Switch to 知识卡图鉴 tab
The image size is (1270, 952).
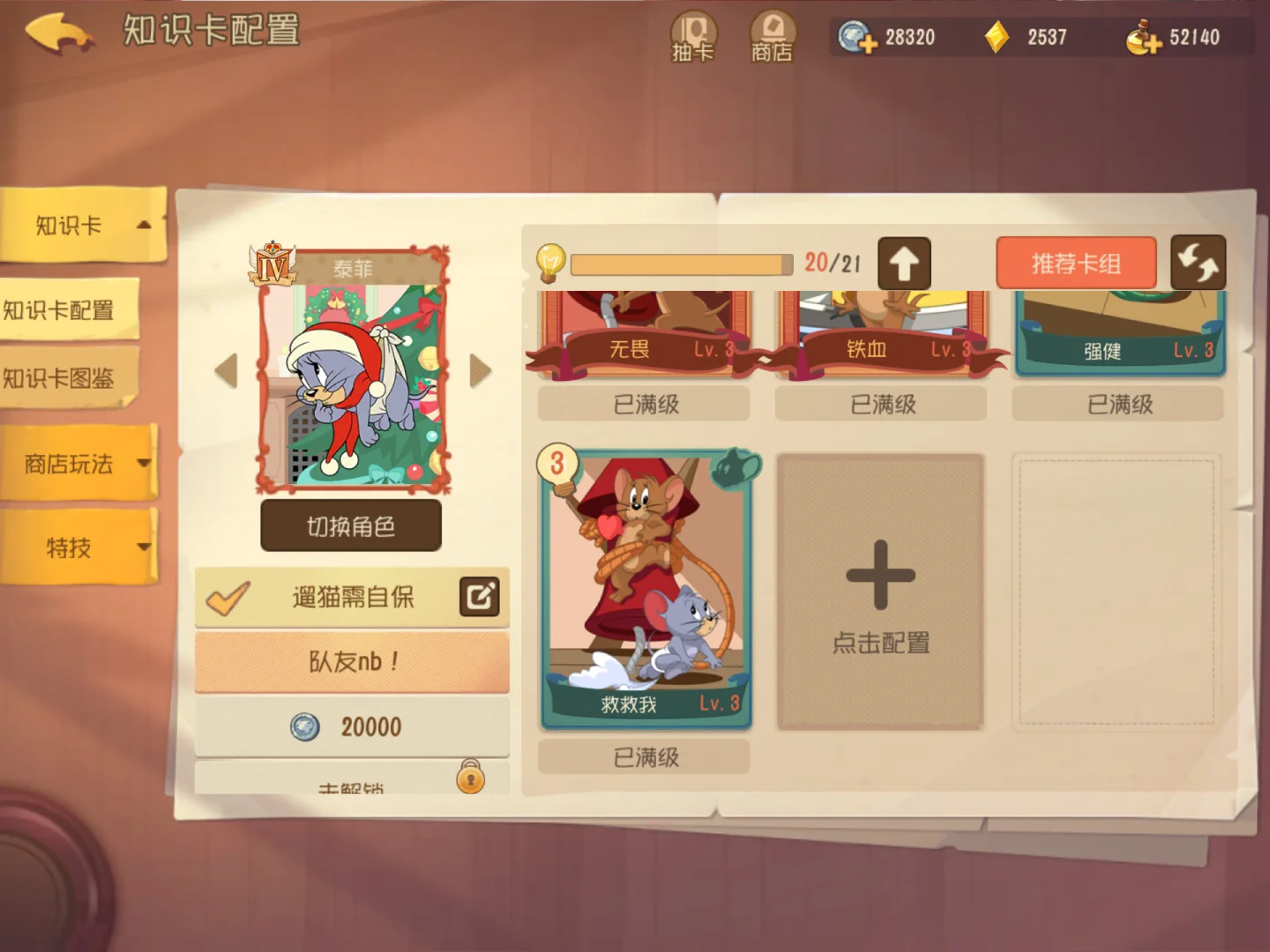(62, 378)
